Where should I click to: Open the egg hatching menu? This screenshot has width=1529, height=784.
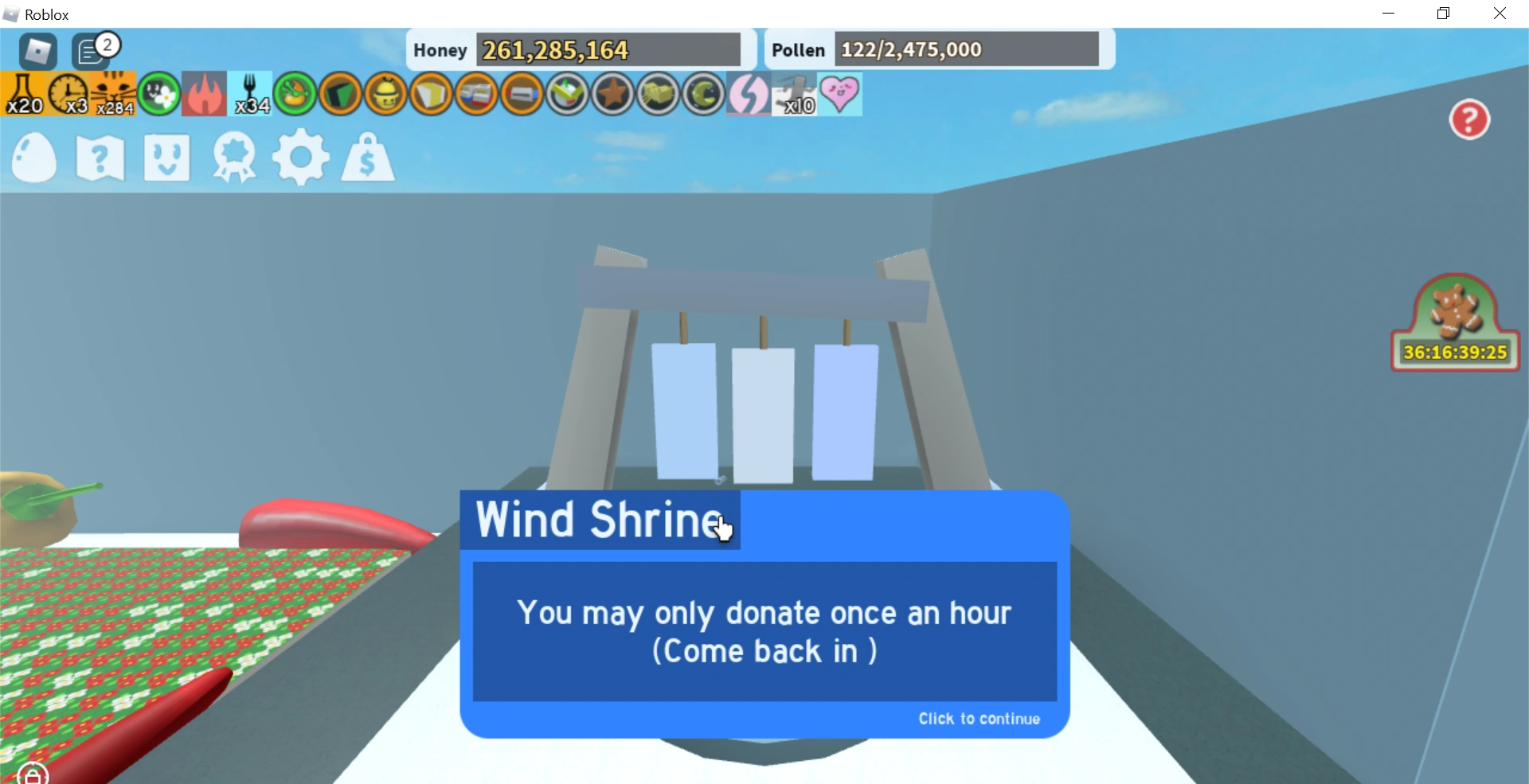pos(33,157)
